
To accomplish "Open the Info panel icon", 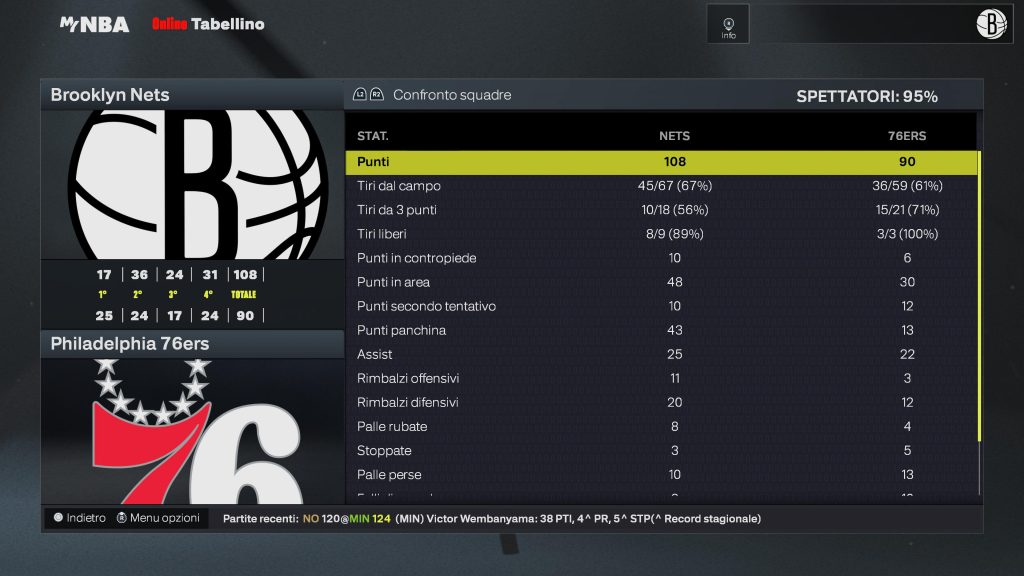I will click(x=728, y=25).
